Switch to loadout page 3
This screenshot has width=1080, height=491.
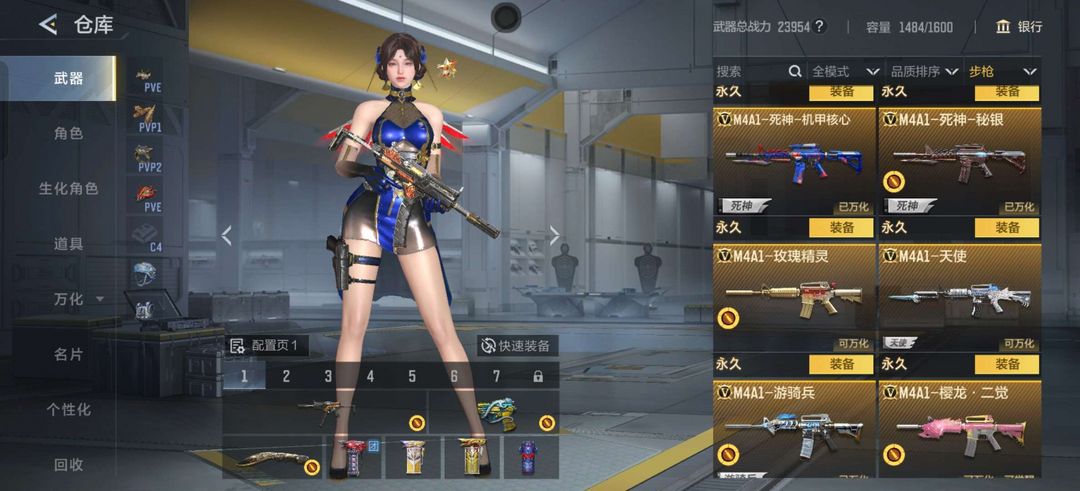point(328,376)
